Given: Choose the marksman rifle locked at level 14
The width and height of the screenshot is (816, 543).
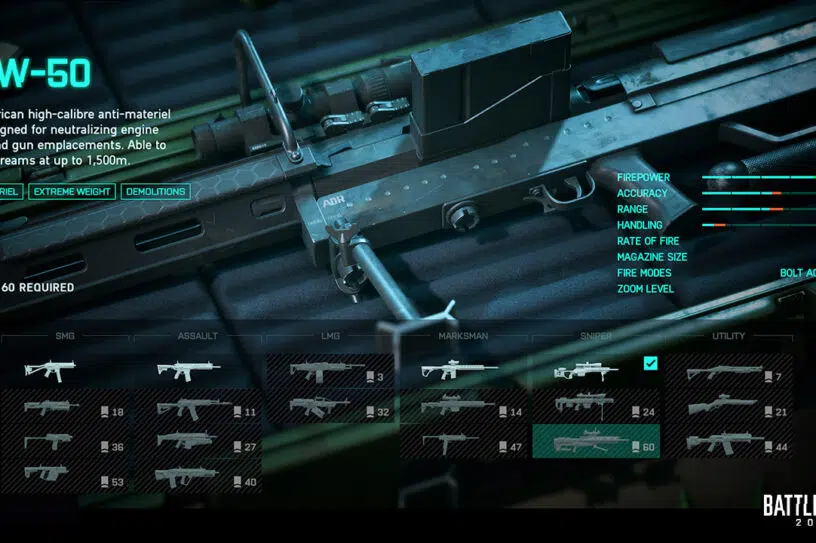Looking at the screenshot, I should pos(464,408).
